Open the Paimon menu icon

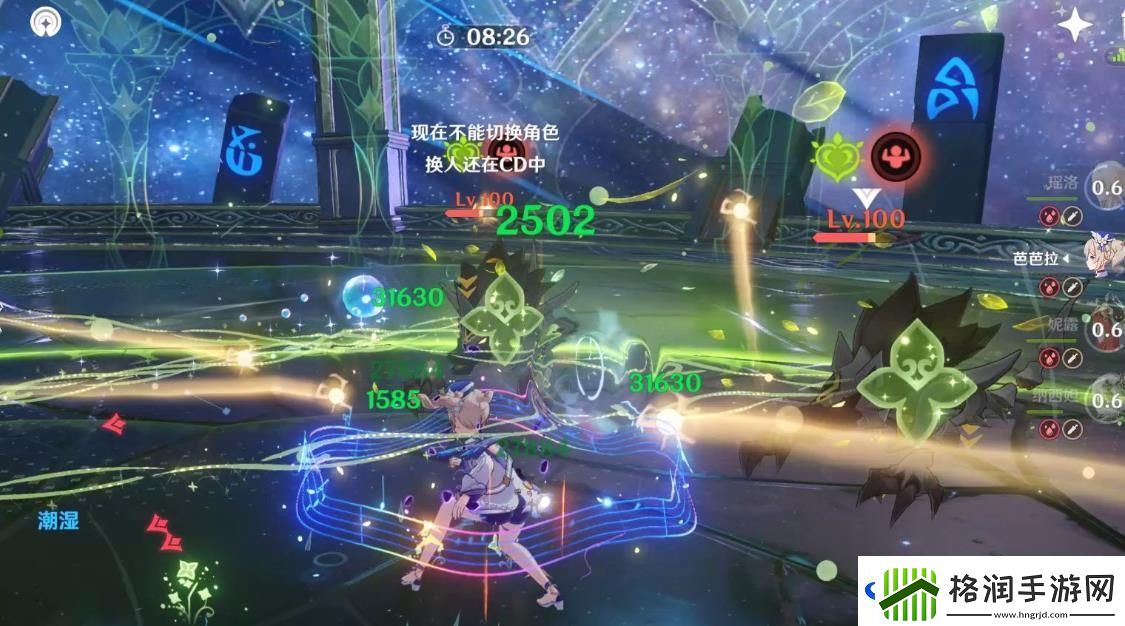[x=44, y=20]
